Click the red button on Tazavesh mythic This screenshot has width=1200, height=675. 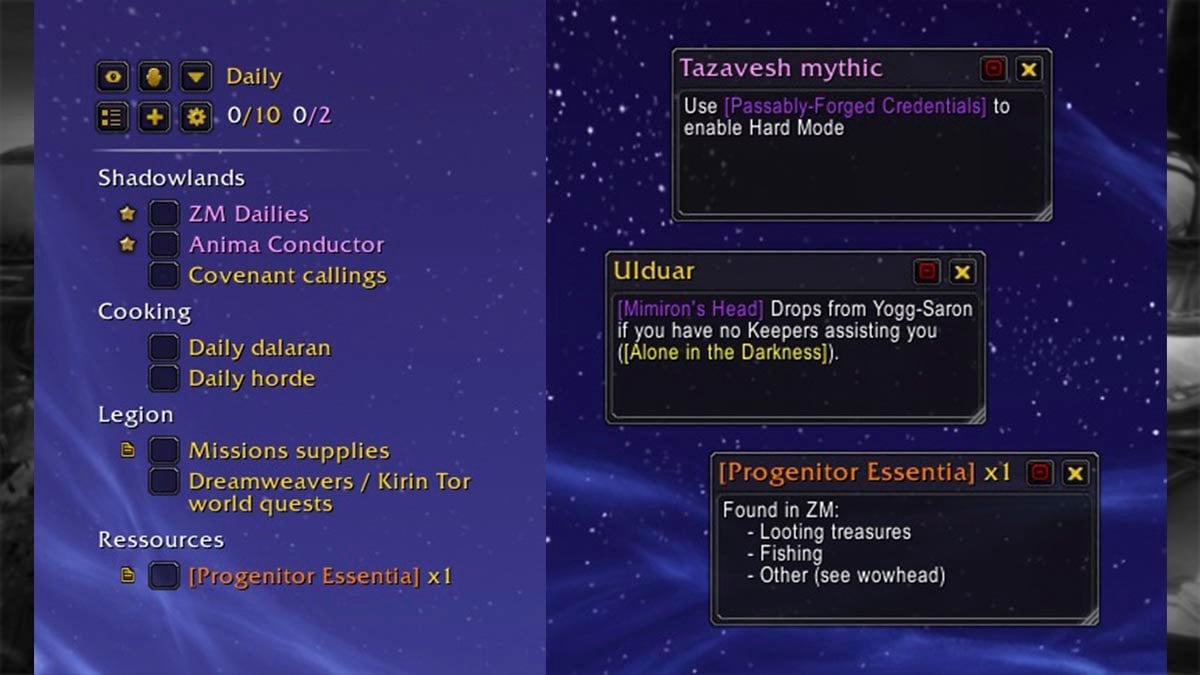coord(993,69)
